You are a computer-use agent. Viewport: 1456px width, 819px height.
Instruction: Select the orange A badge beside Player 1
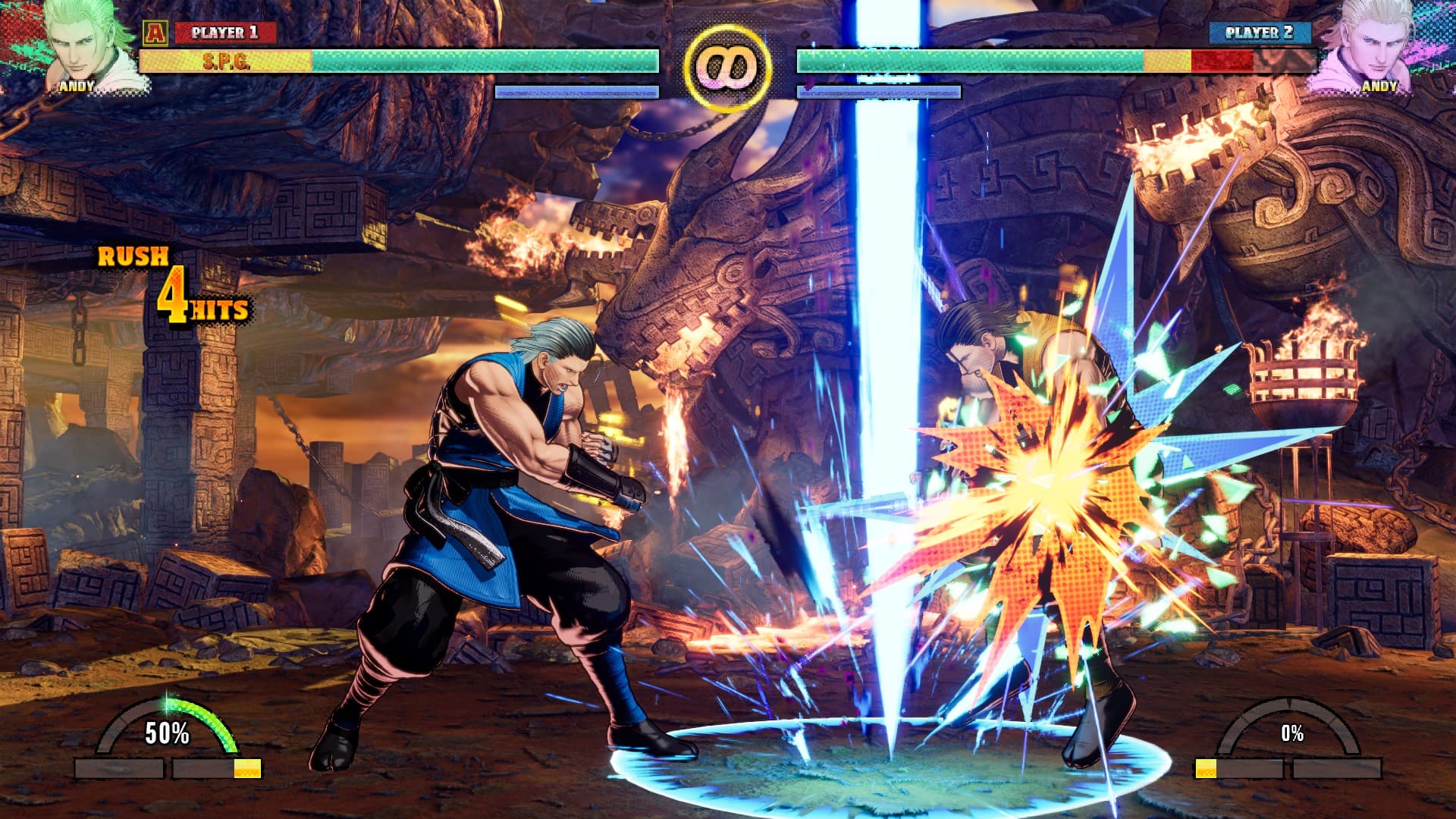point(155,33)
